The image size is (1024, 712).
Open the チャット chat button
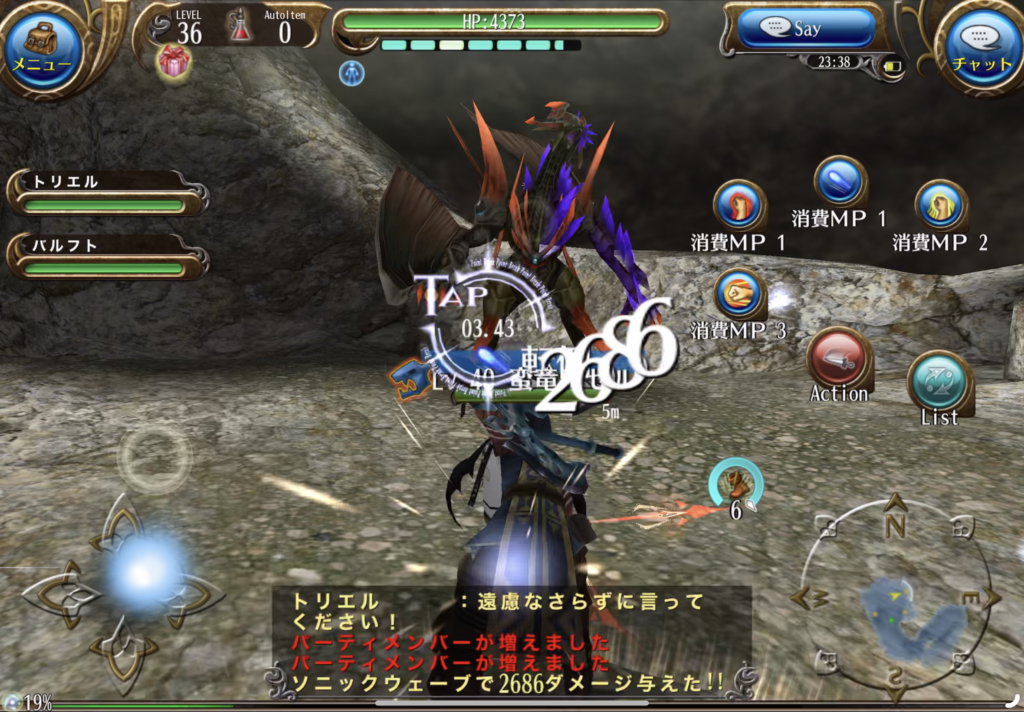click(x=980, y=46)
